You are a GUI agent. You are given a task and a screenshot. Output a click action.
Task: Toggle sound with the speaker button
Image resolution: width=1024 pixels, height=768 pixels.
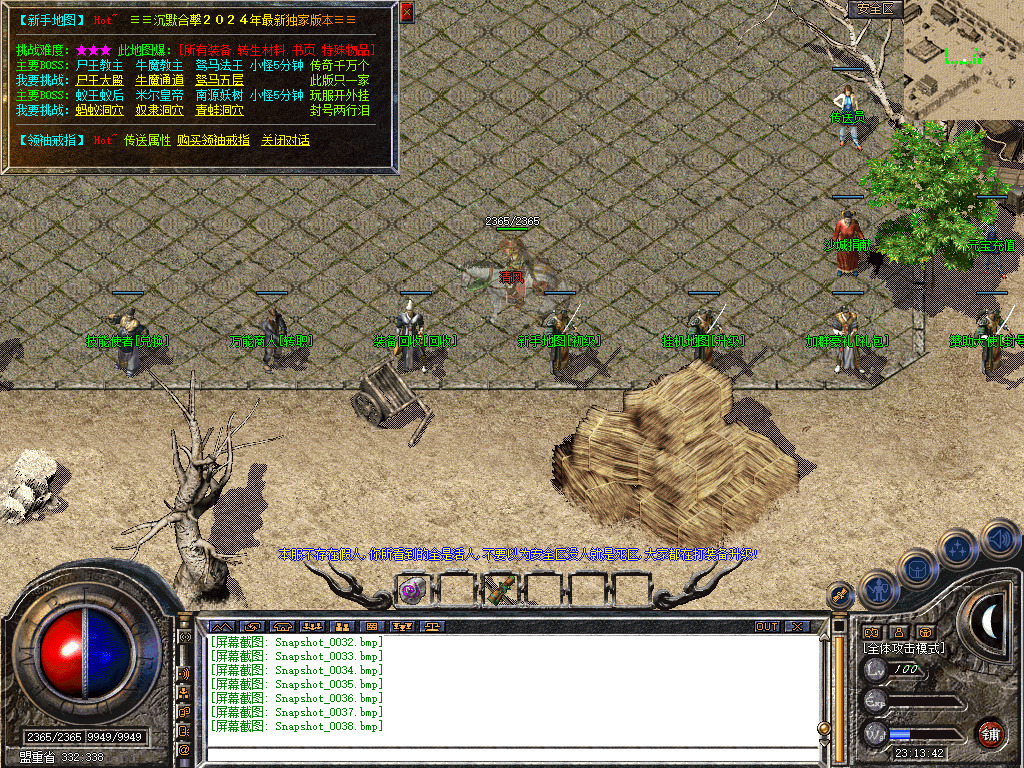coord(998,539)
